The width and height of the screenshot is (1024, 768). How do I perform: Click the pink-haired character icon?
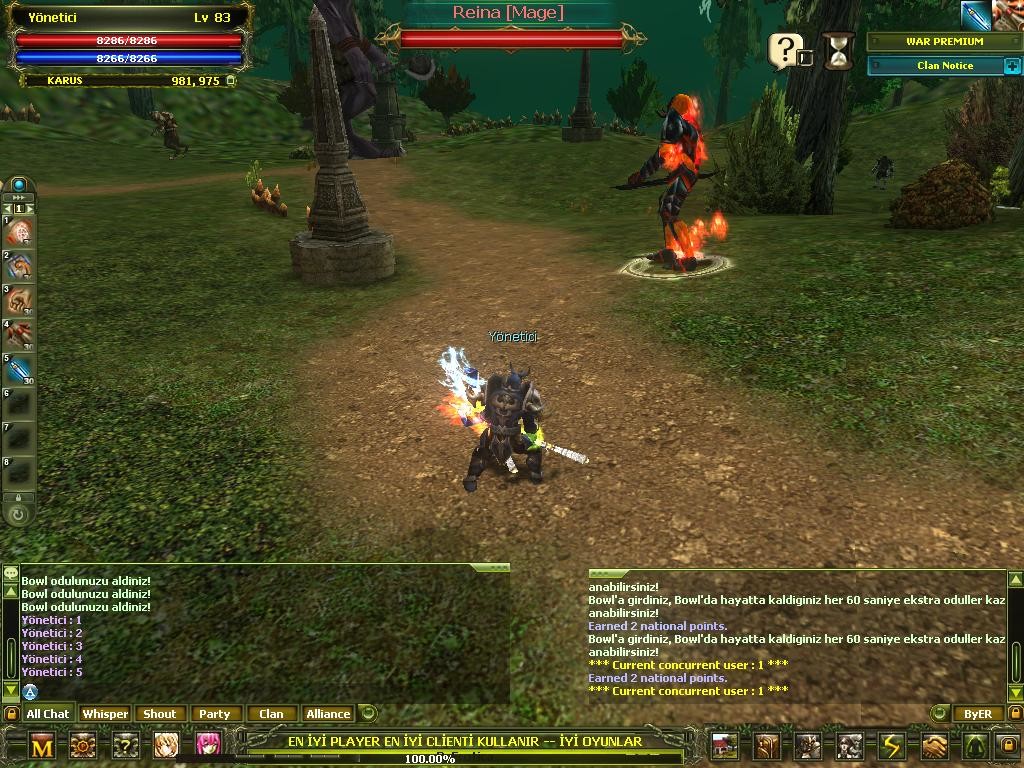208,745
